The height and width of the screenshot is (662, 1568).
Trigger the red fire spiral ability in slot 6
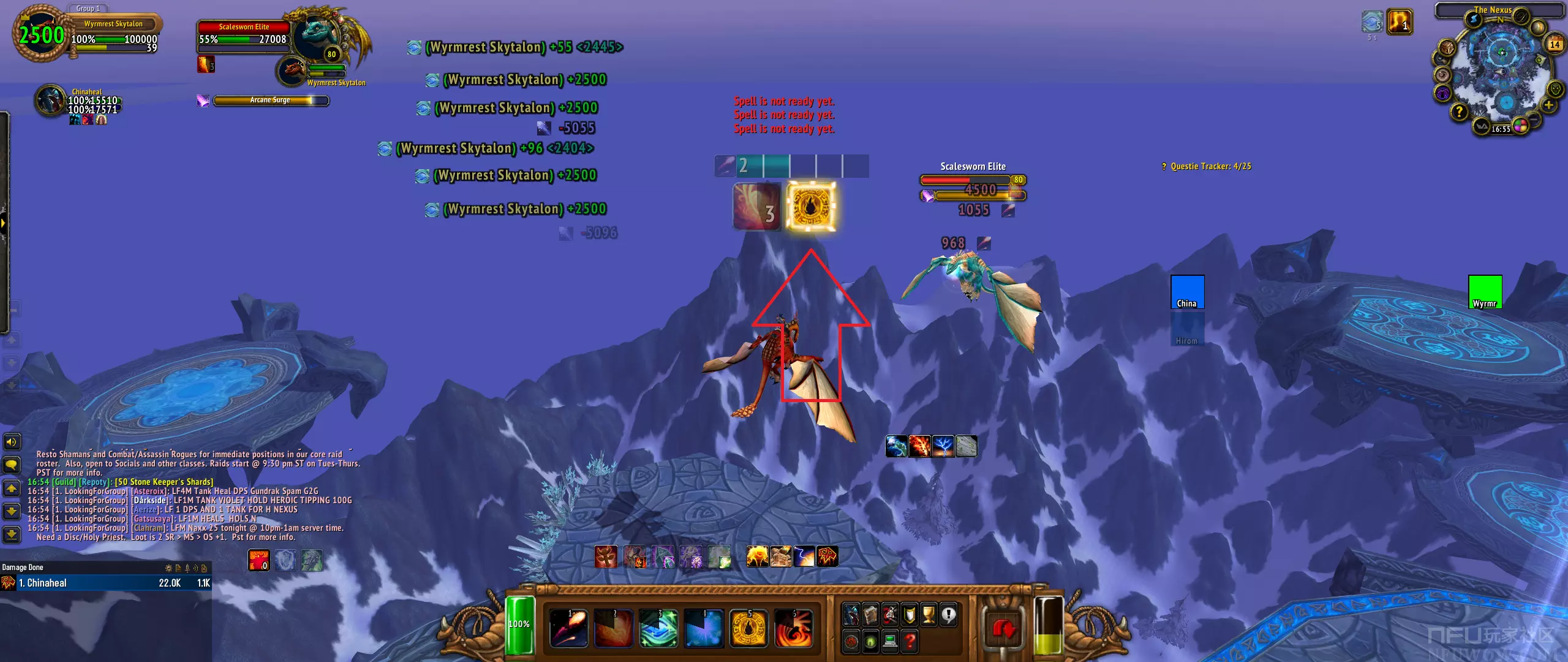(x=793, y=628)
